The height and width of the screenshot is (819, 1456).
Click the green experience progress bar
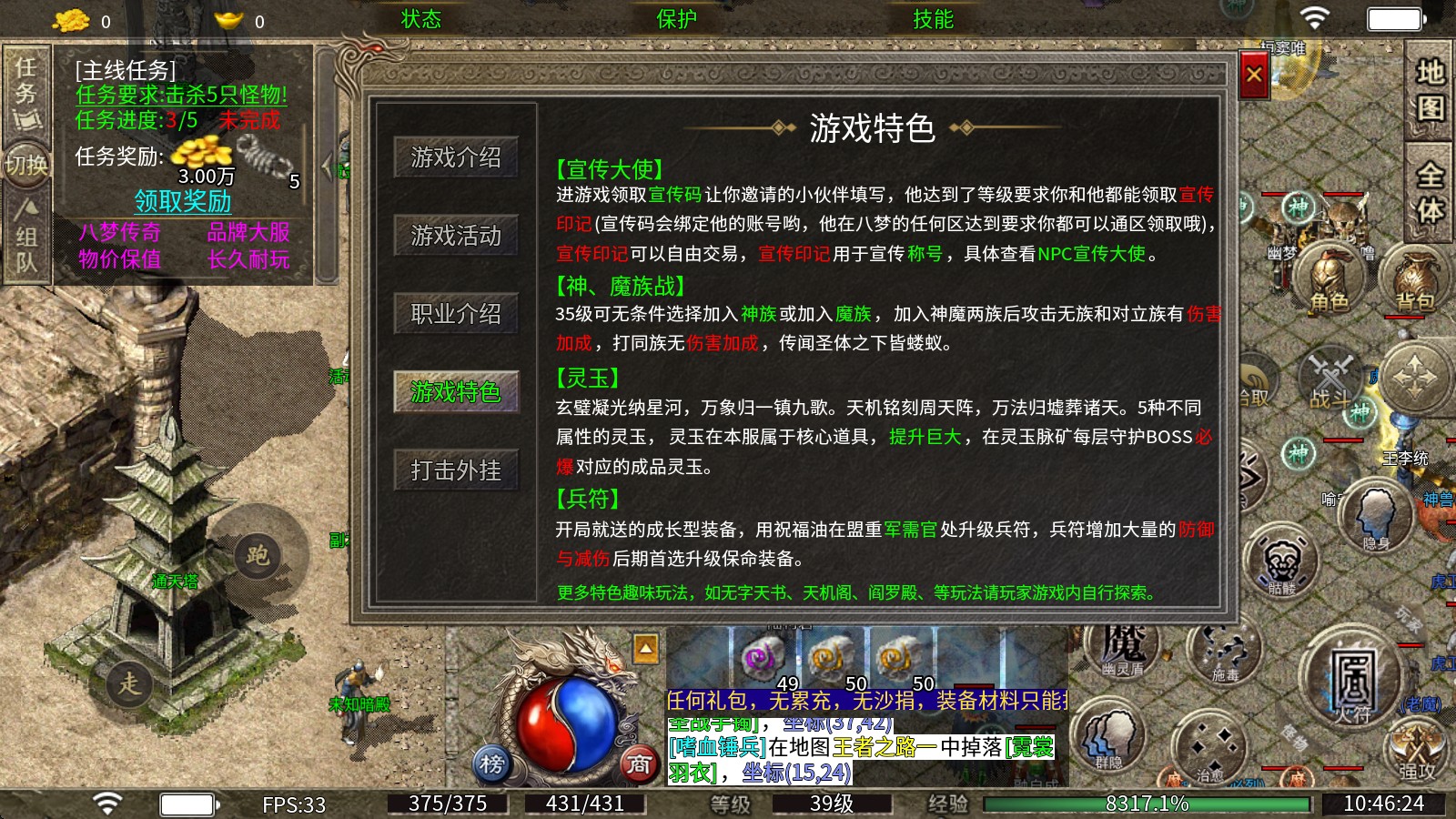pyautogui.click(x=1147, y=804)
